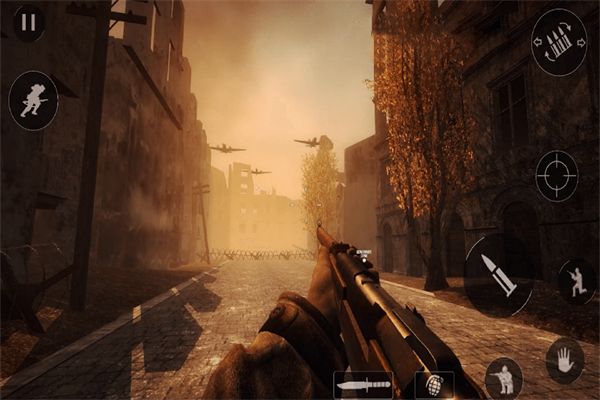600x400 pixels.
Task: Tap the open hand interact icon
Action: tap(564, 360)
